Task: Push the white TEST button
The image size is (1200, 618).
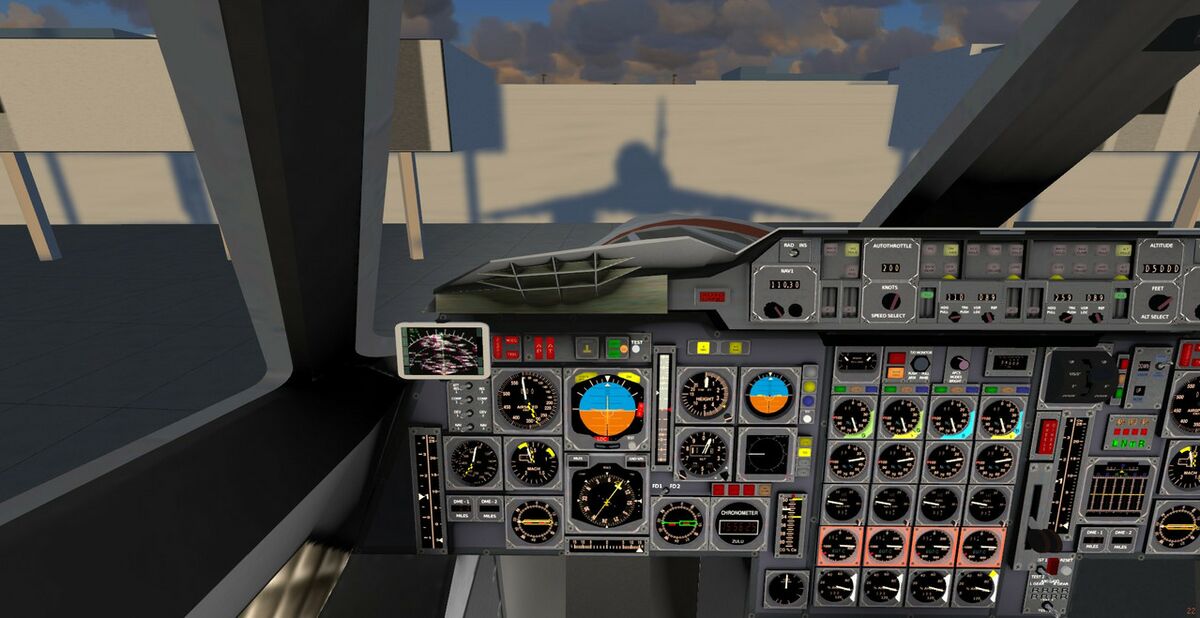Action: coord(635,348)
